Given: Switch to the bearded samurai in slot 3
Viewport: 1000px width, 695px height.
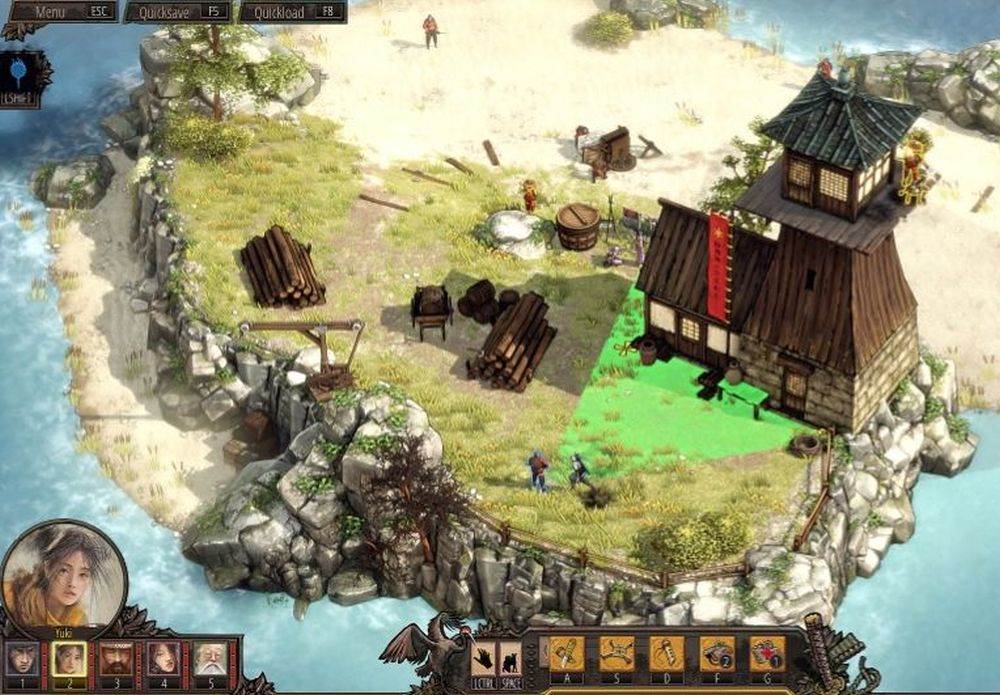Looking at the screenshot, I should point(115,658).
